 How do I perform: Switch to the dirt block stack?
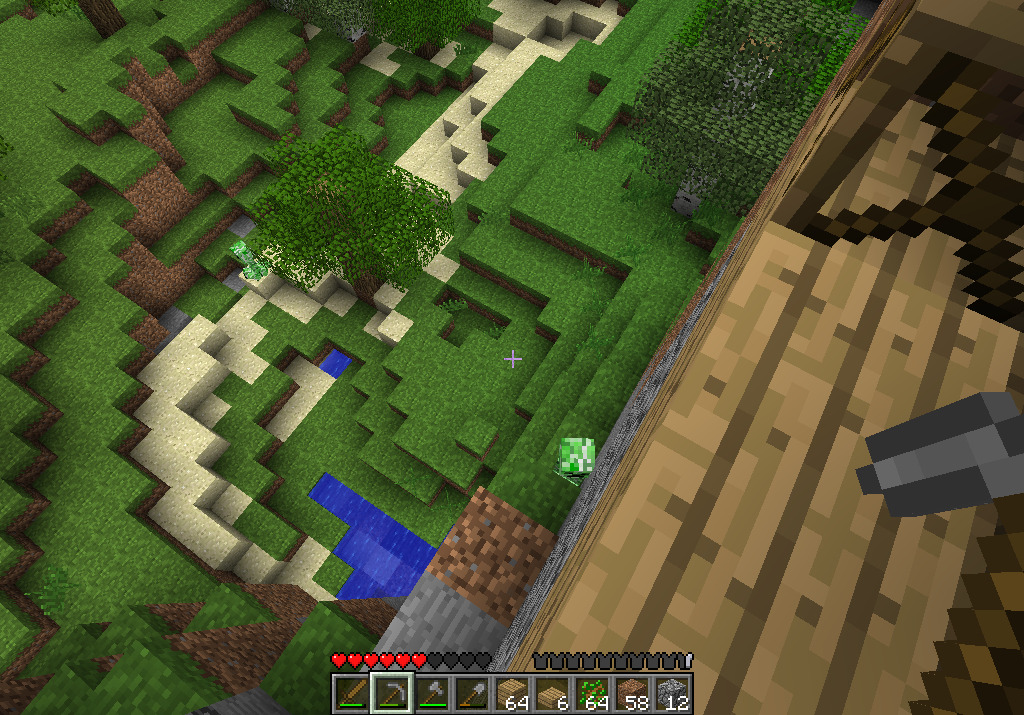coord(632,693)
